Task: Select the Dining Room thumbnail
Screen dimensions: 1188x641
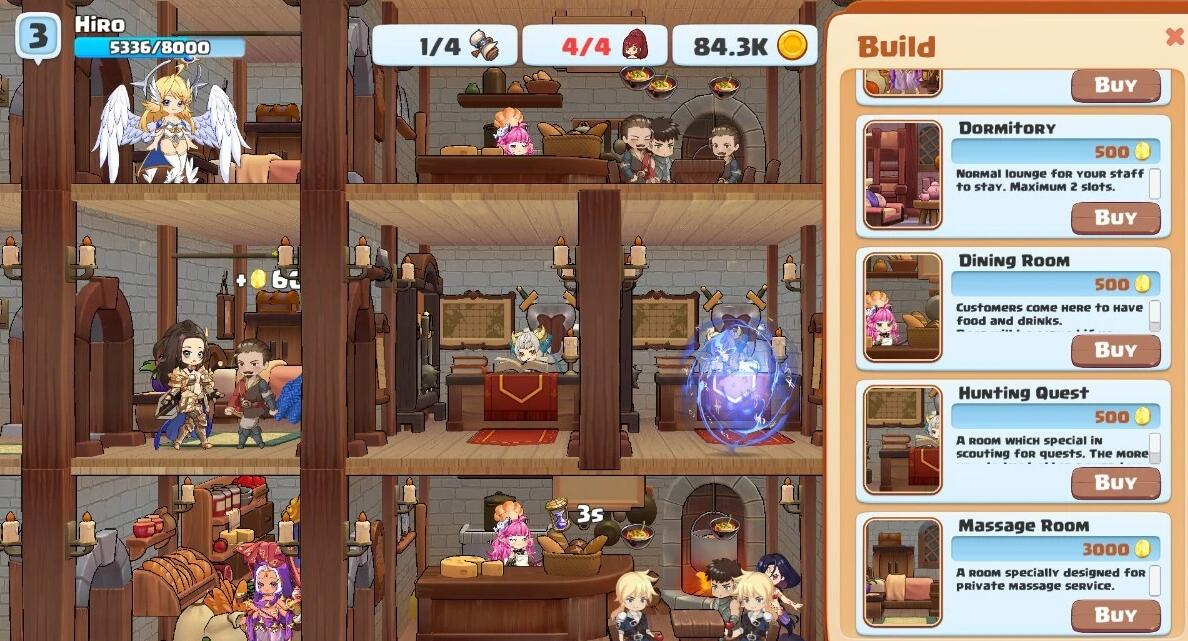Action: pos(902,307)
